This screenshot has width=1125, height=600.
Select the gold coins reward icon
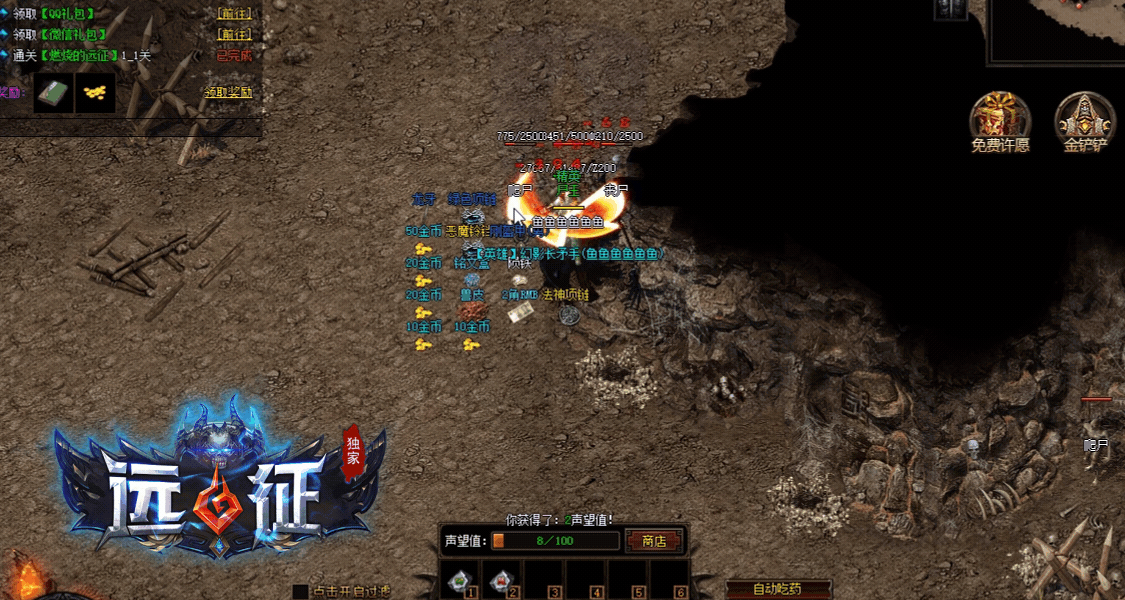coord(95,93)
